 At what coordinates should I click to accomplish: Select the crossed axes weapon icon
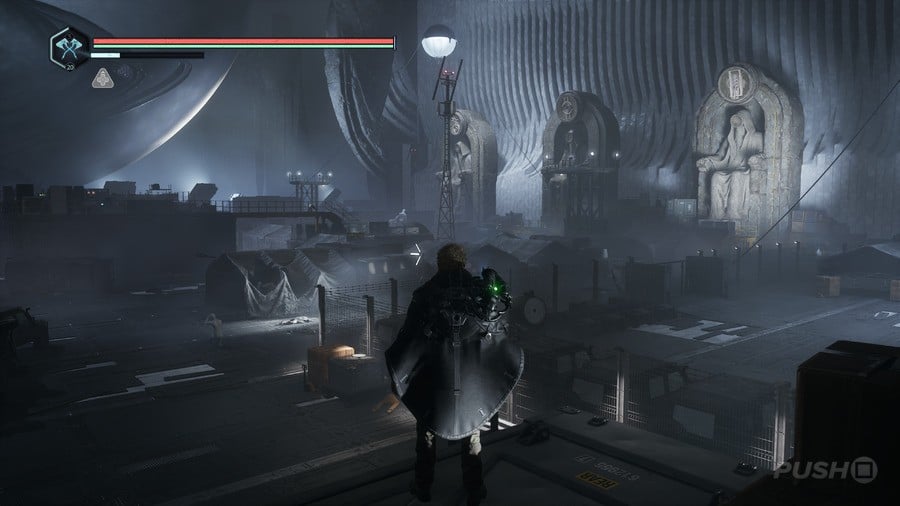tap(69, 47)
